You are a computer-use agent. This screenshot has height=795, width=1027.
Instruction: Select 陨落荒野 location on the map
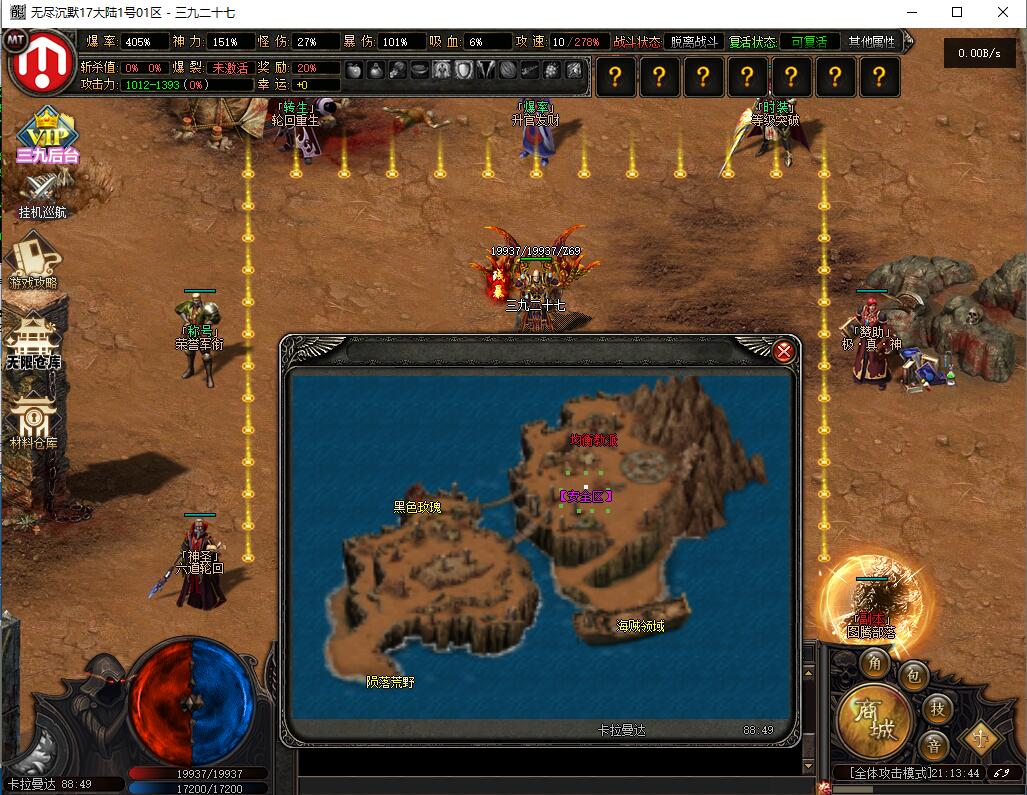[390, 682]
